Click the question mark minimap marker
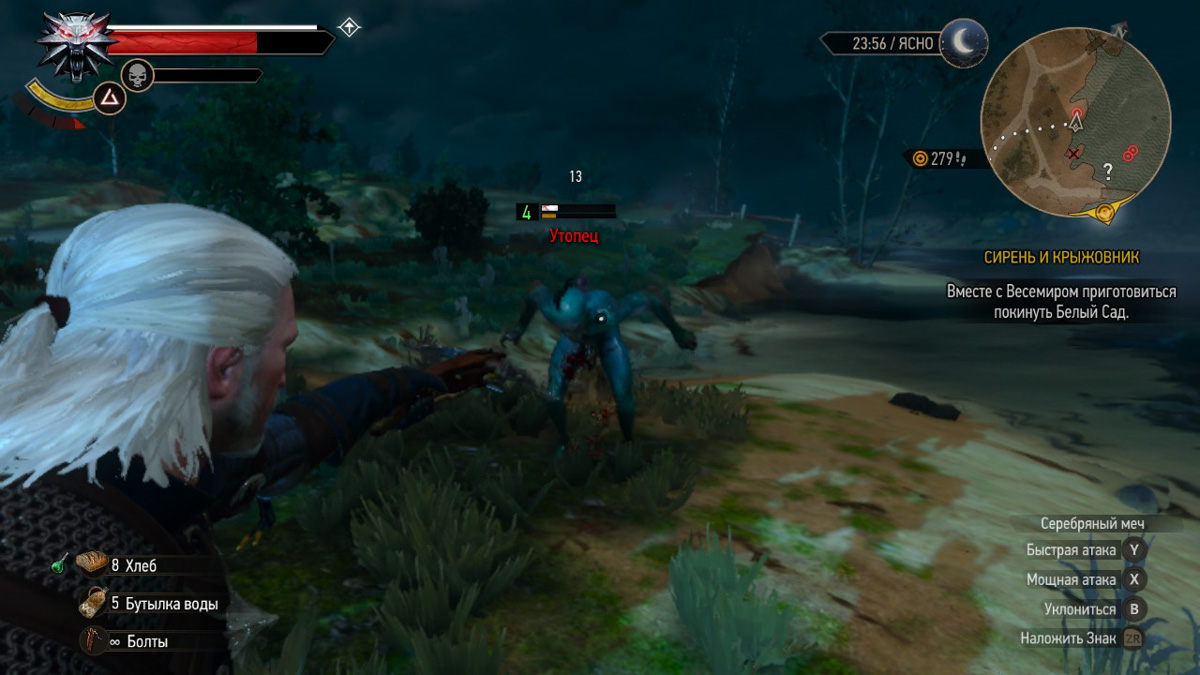 [x=1108, y=171]
